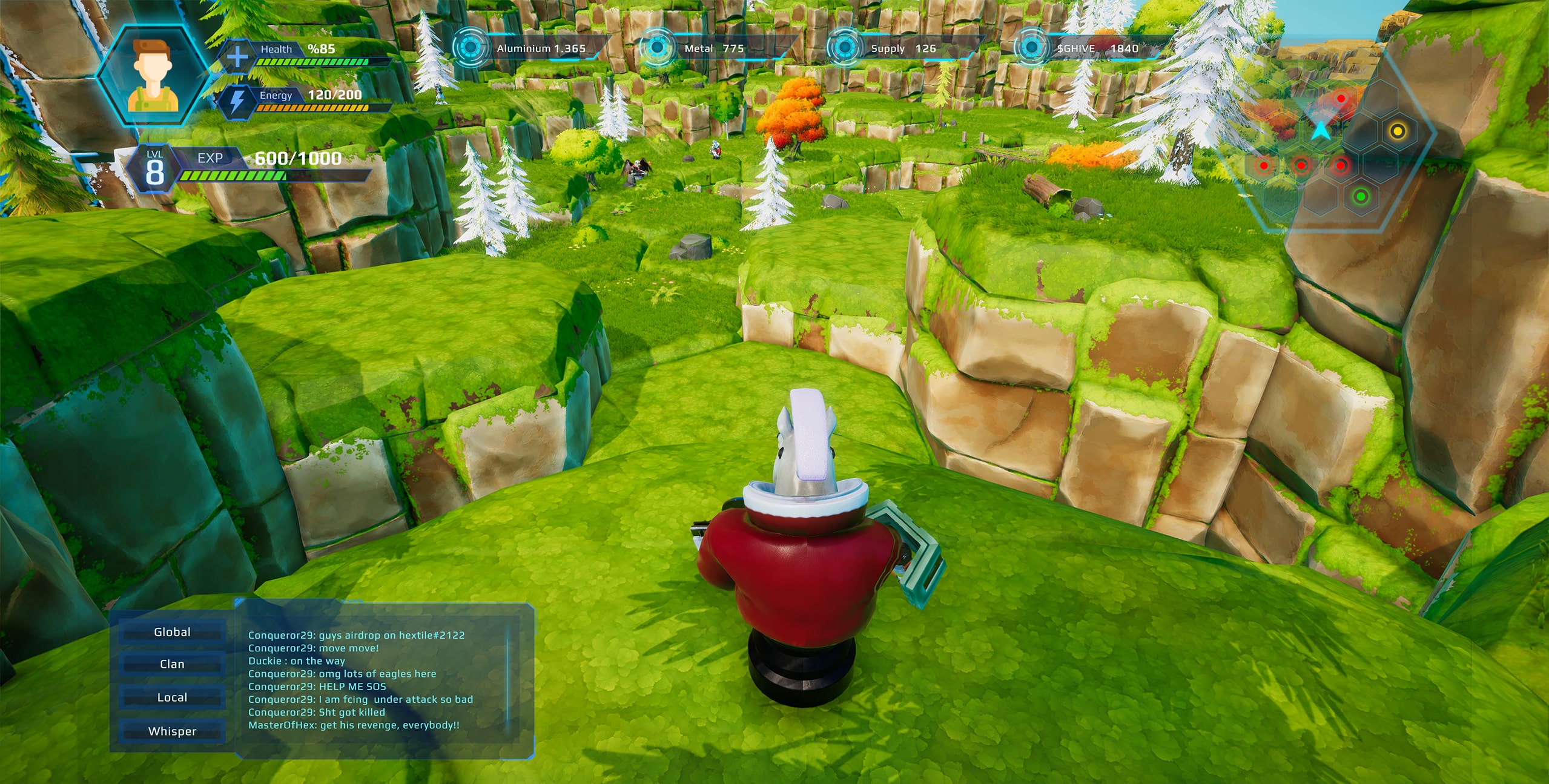Screen dimensions: 1549x784
Task: Select the $GHIVE currency icon
Action: (1031, 47)
